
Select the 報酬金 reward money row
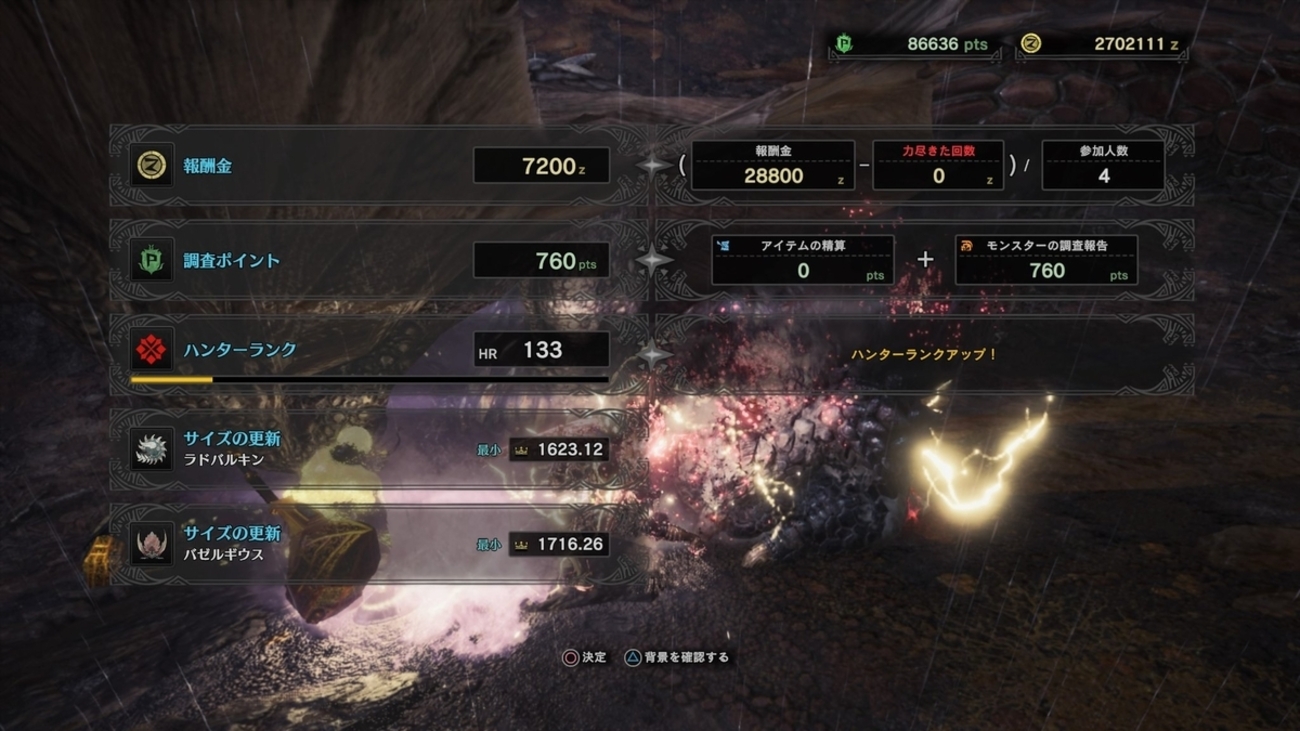click(370, 166)
